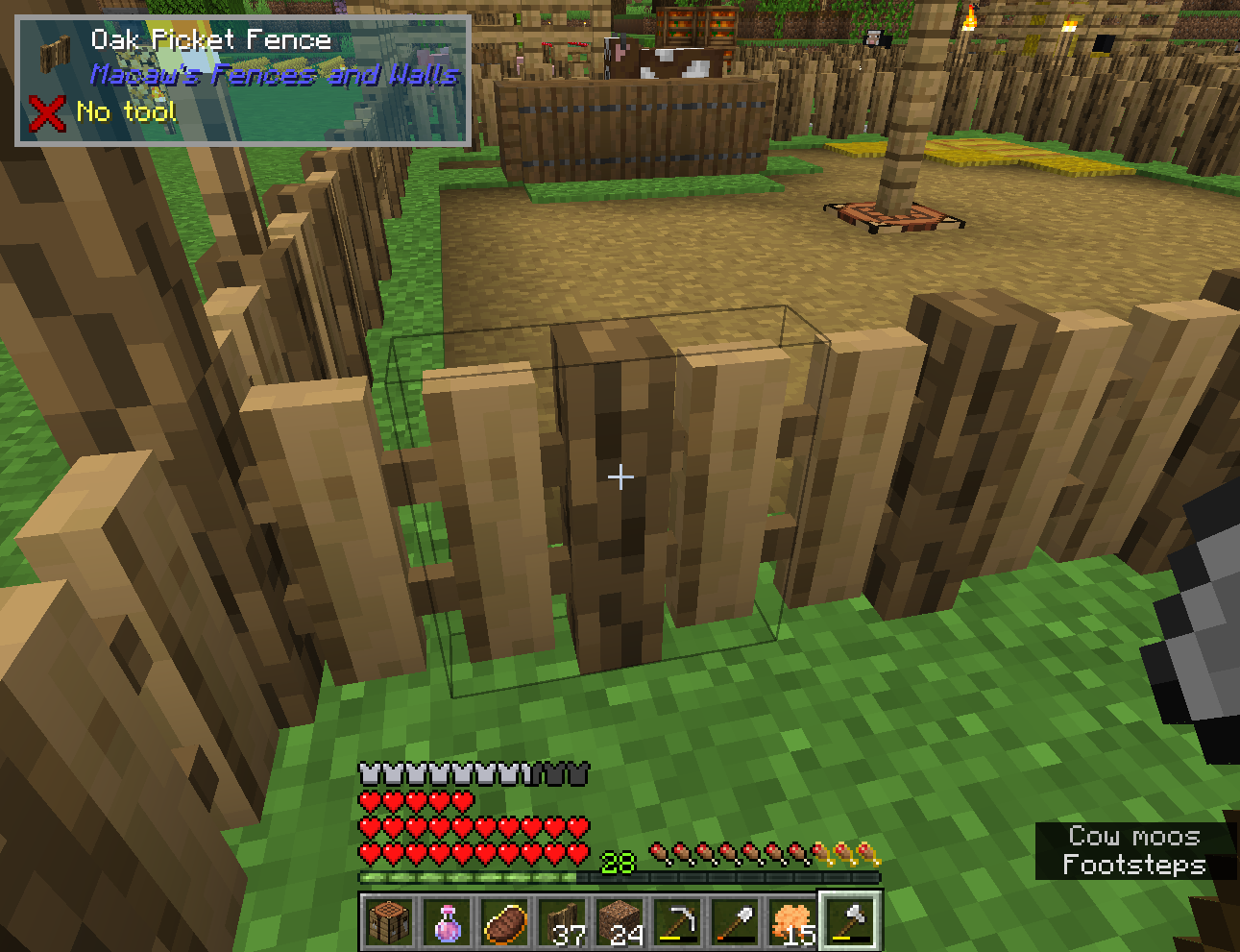Select the orange item stack of 15
This screenshot has height=952, width=1240.
tap(795, 920)
